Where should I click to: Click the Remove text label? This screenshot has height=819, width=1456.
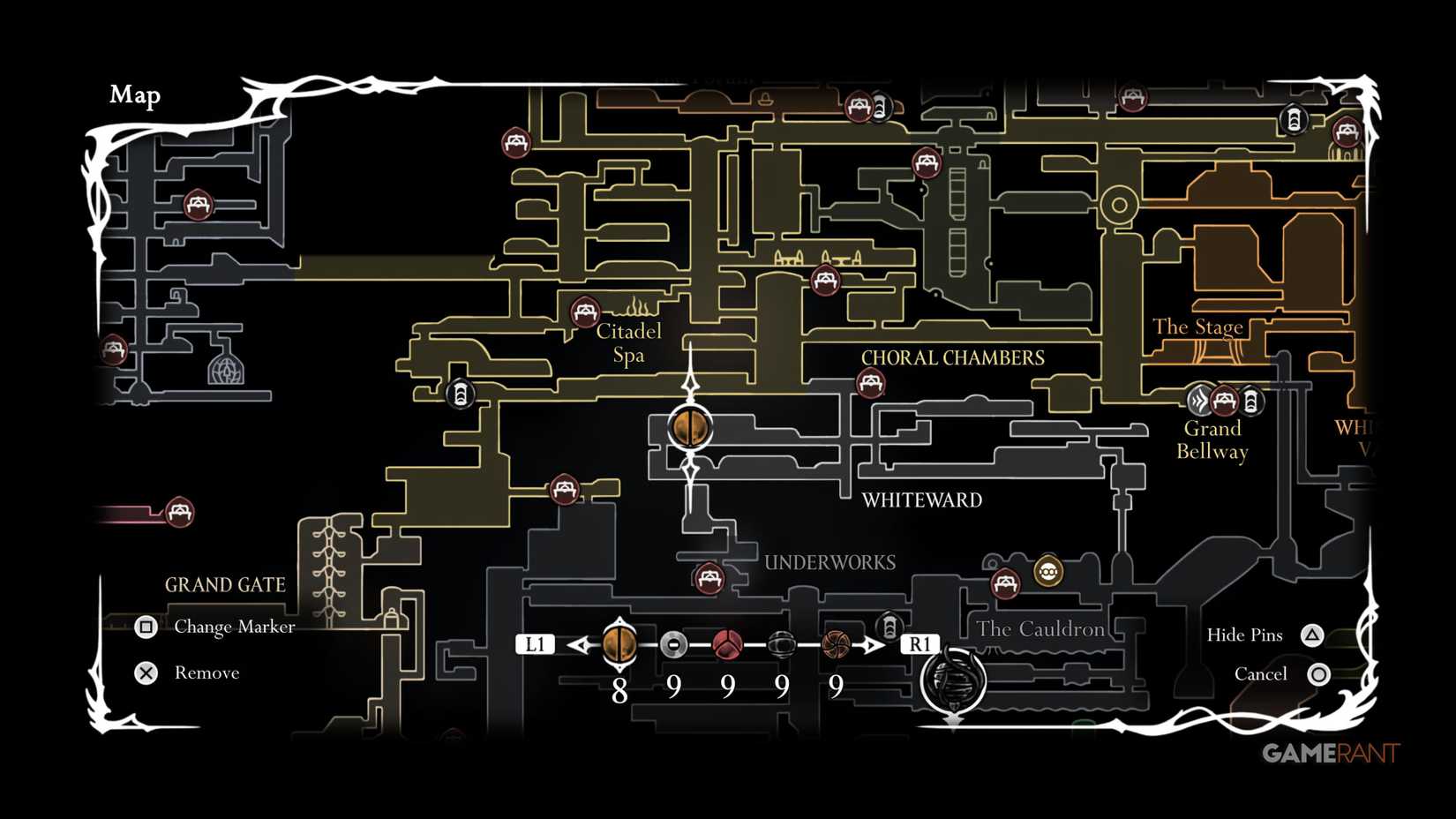(x=207, y=672)
